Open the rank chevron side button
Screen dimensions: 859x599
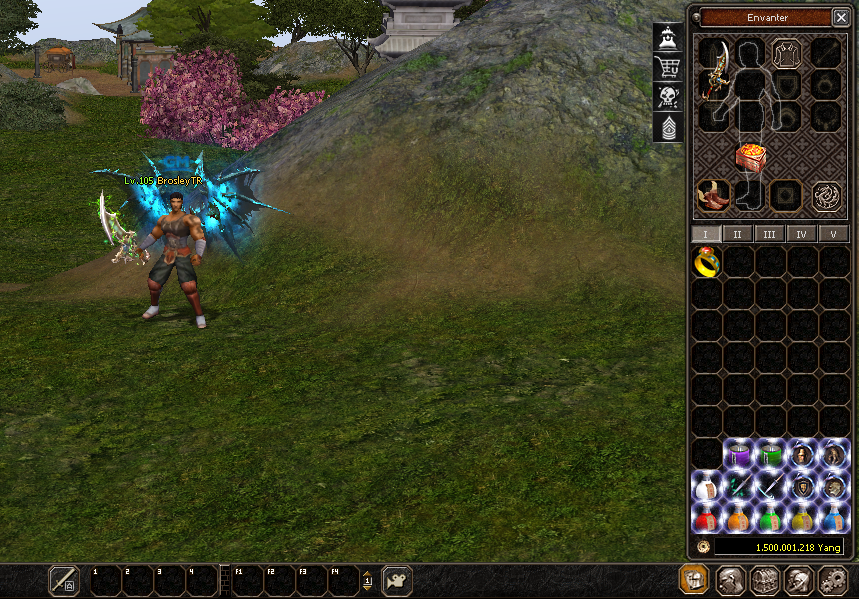(668, 127)
